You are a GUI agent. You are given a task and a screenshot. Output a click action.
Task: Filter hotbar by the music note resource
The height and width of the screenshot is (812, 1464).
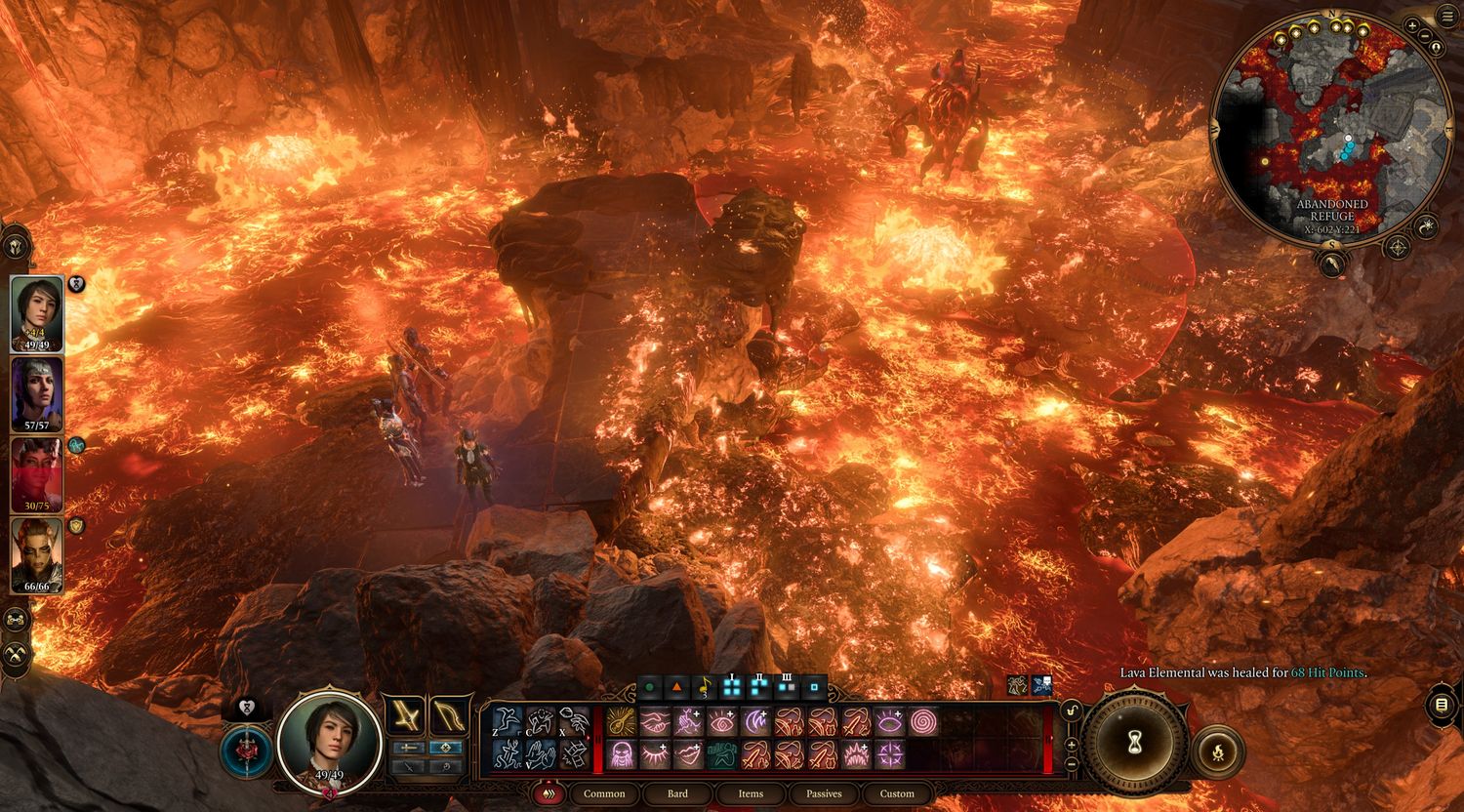704,687
